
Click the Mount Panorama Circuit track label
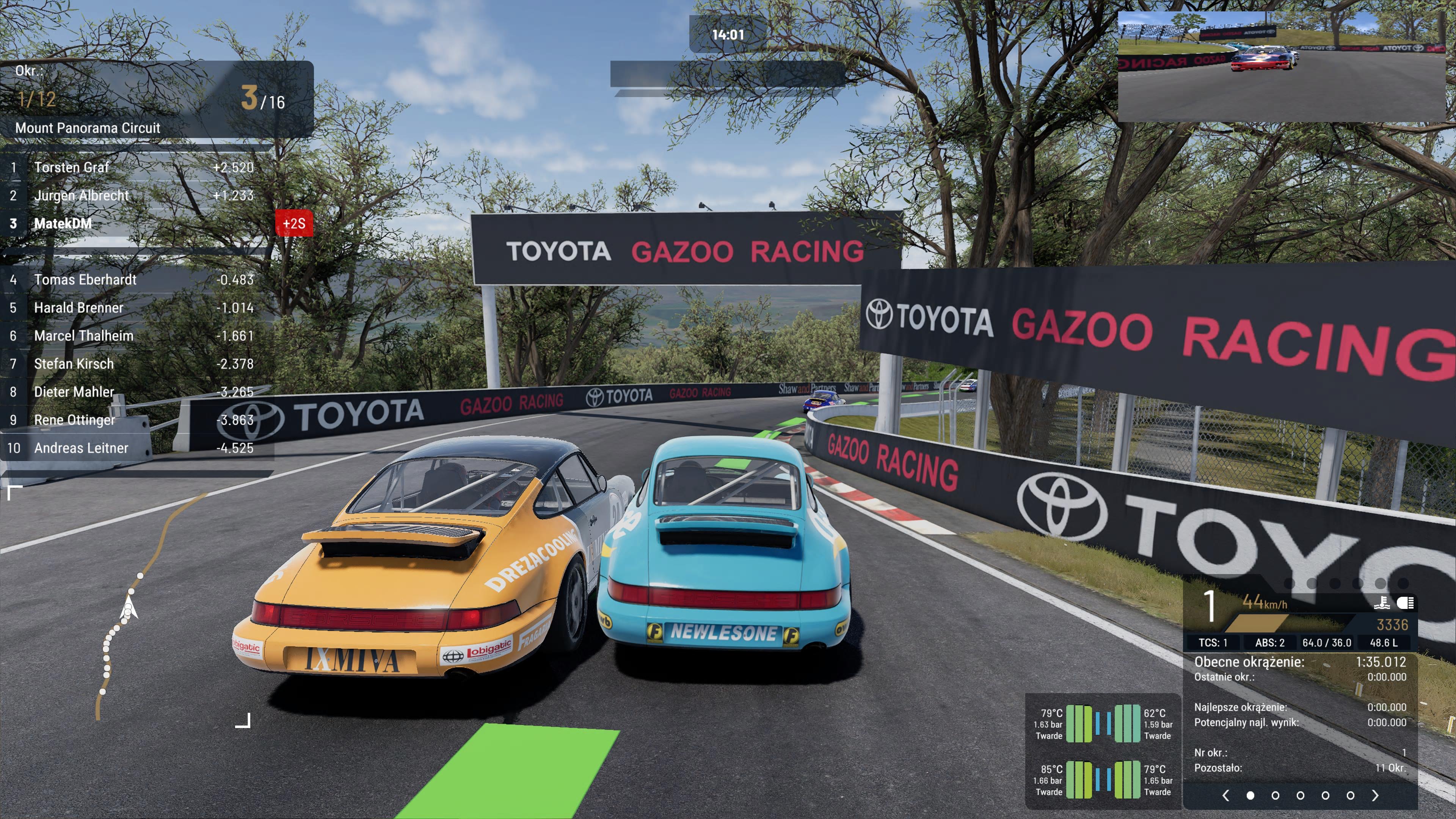(x=88, y=128)
